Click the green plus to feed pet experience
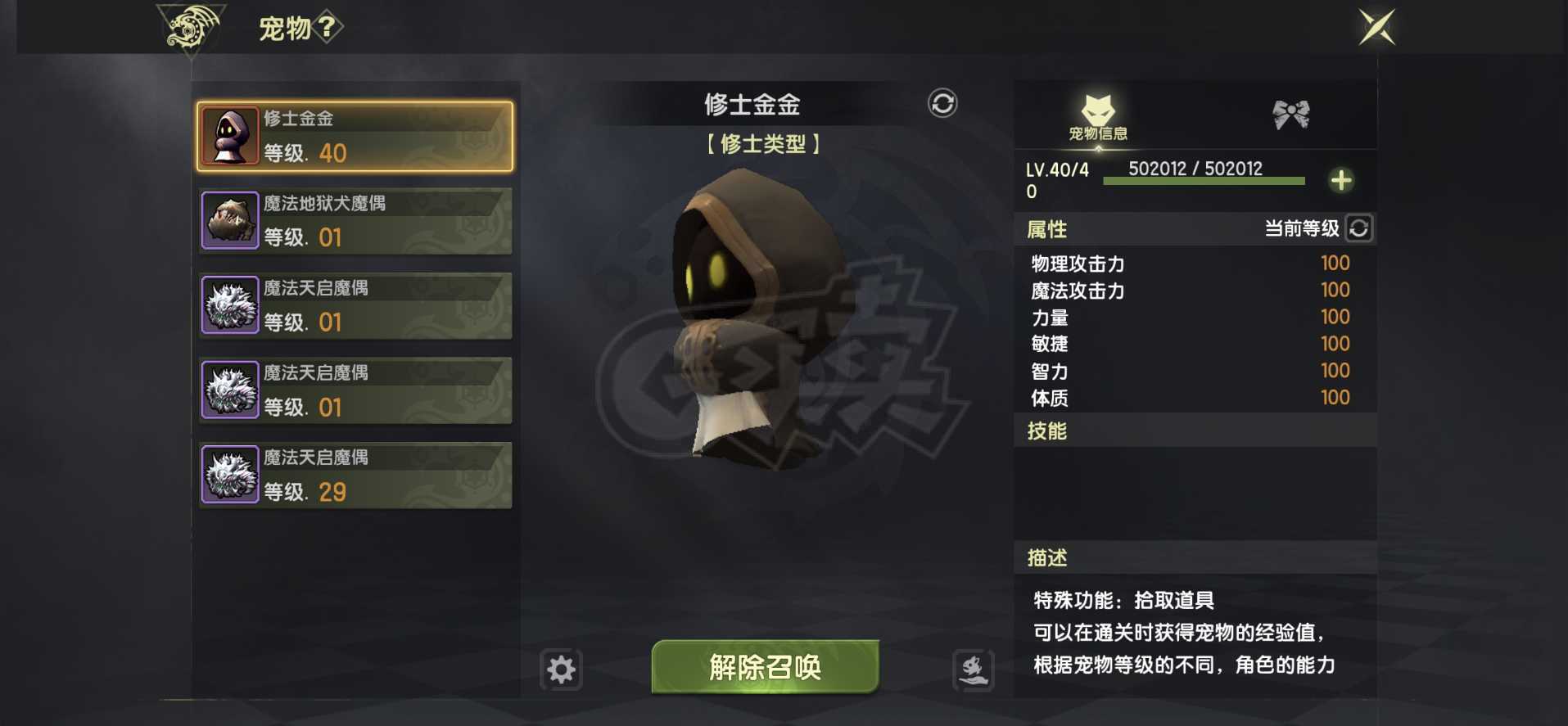 pos(1341,181)
